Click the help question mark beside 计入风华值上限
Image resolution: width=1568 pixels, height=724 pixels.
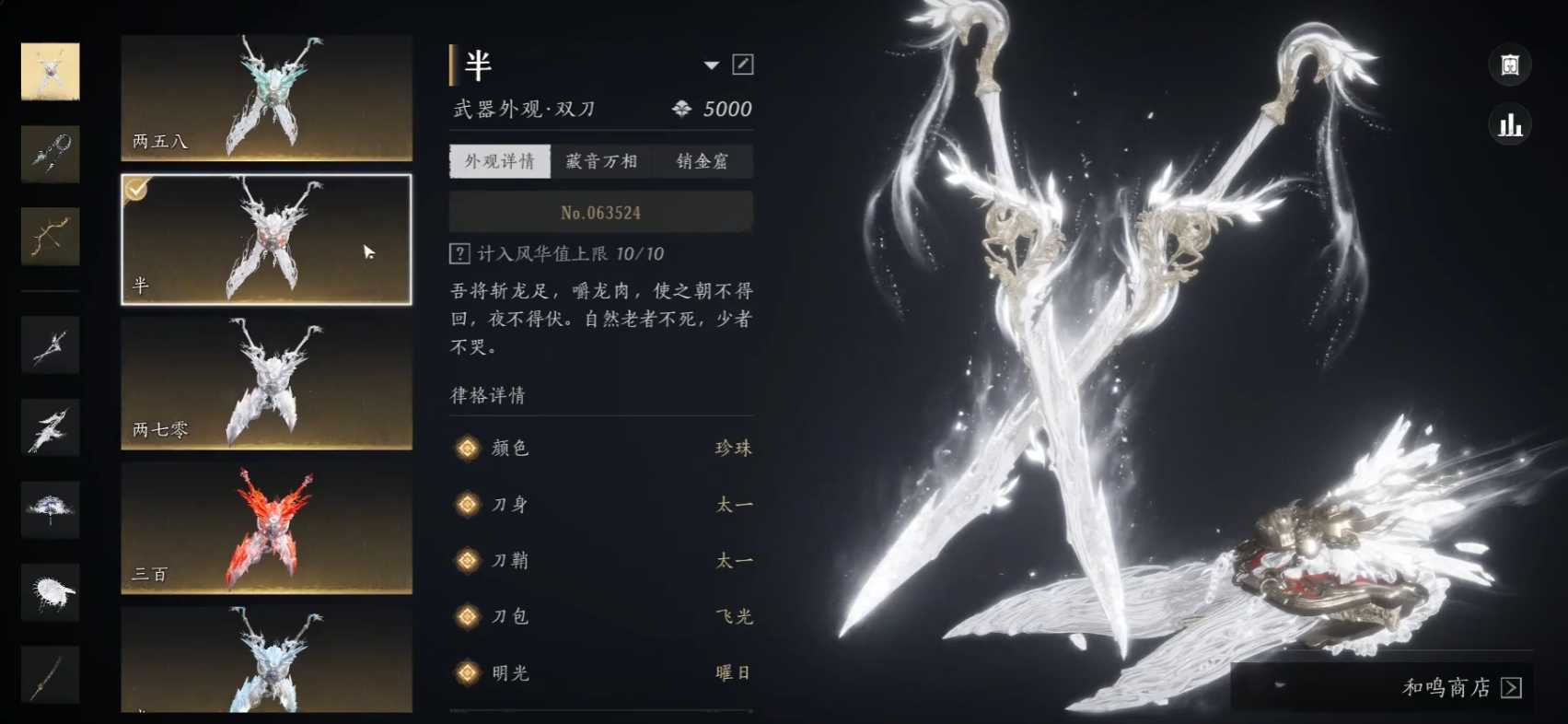(x=458, y=253)
